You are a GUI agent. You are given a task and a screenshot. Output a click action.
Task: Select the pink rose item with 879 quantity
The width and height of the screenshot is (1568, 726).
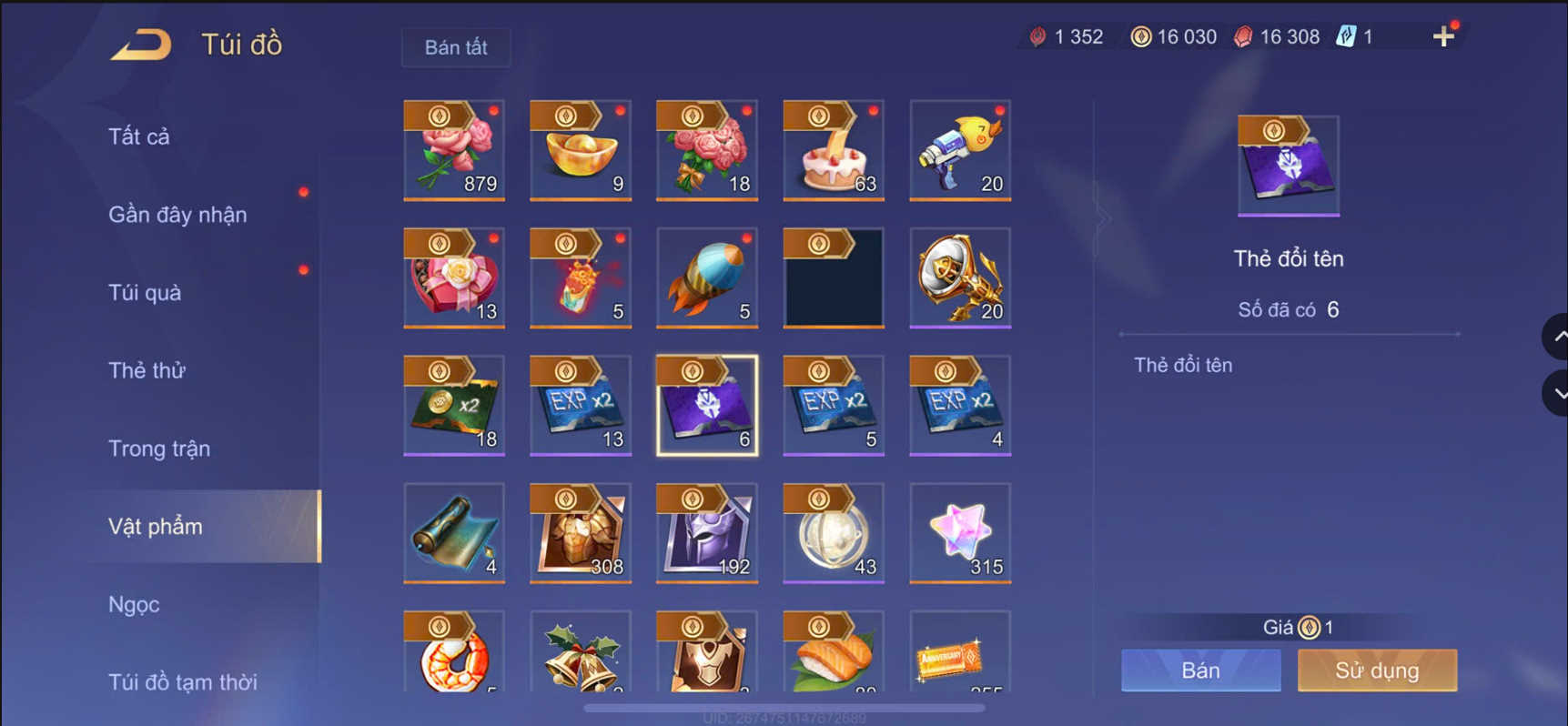454,150
